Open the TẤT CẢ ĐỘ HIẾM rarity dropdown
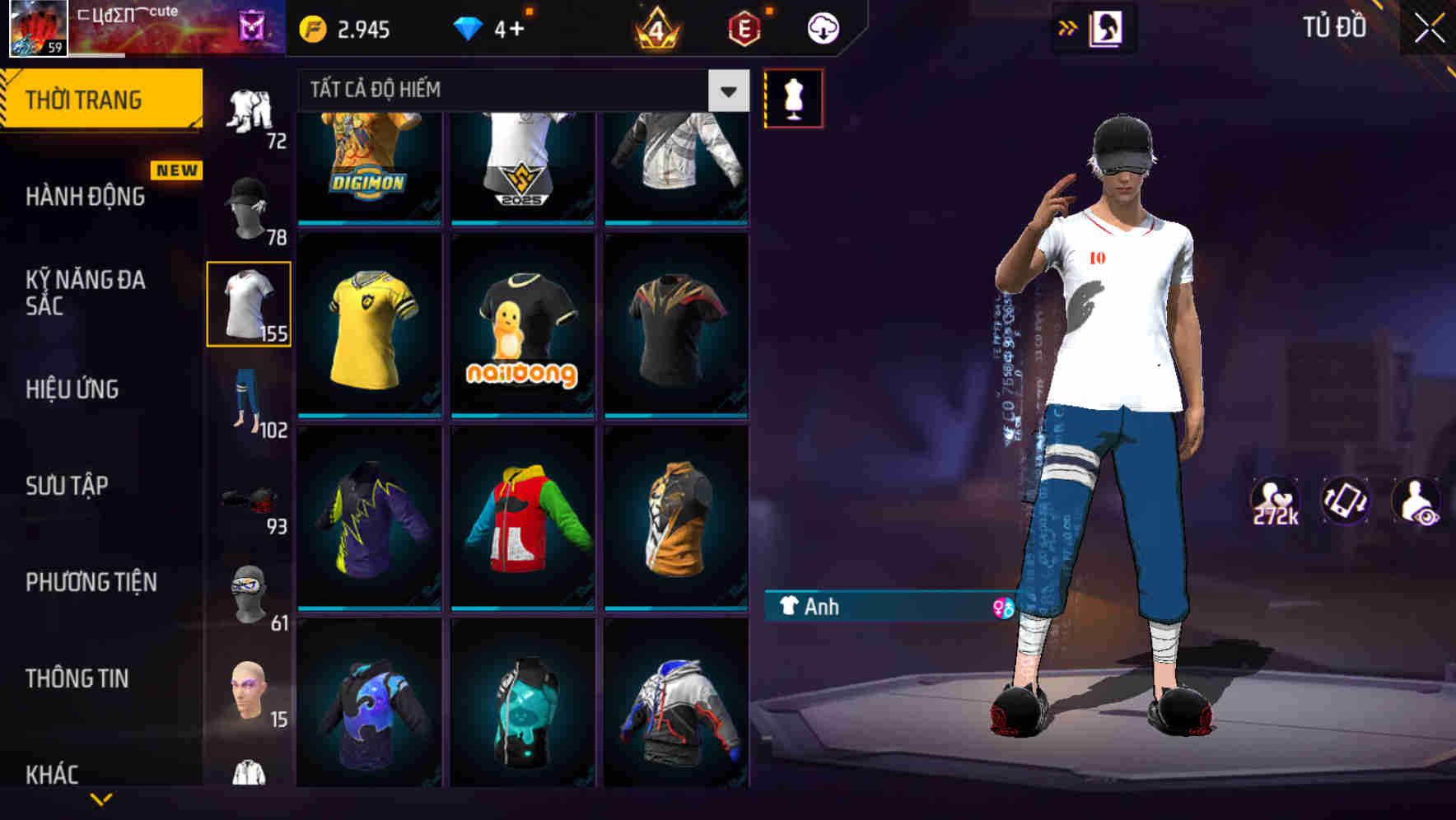 tap(519, 90)
